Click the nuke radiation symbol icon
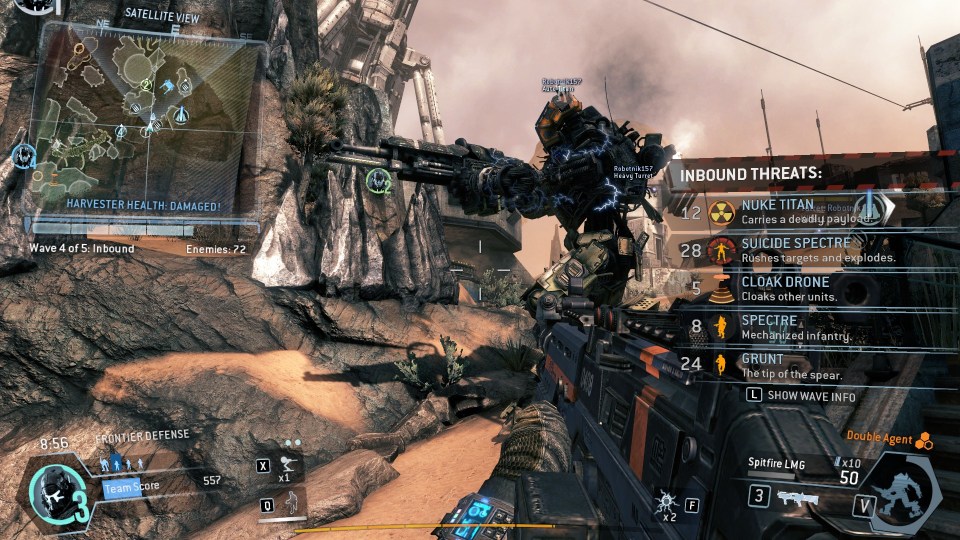This screenshot has width=960, height=540. point(721,212)
